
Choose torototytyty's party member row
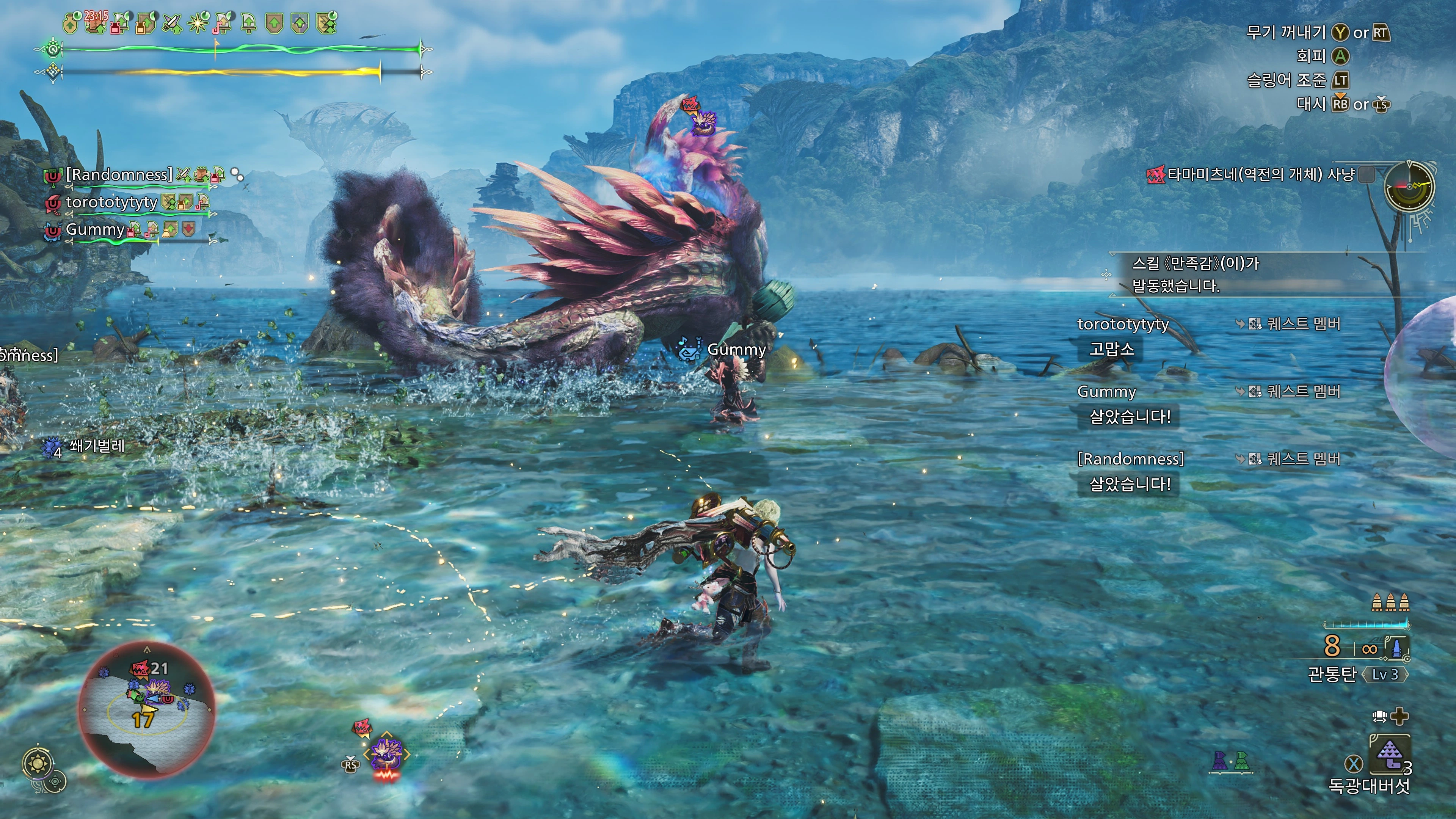point(111,202)
